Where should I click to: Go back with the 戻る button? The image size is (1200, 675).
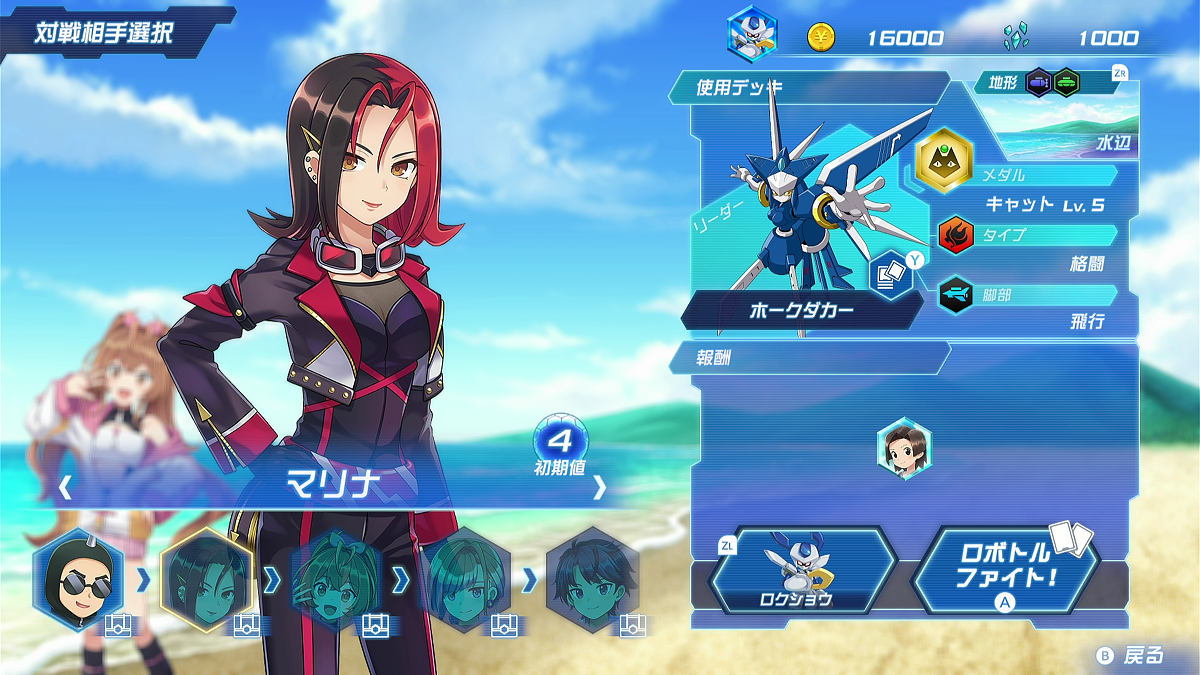click(x=1132, y=655)
